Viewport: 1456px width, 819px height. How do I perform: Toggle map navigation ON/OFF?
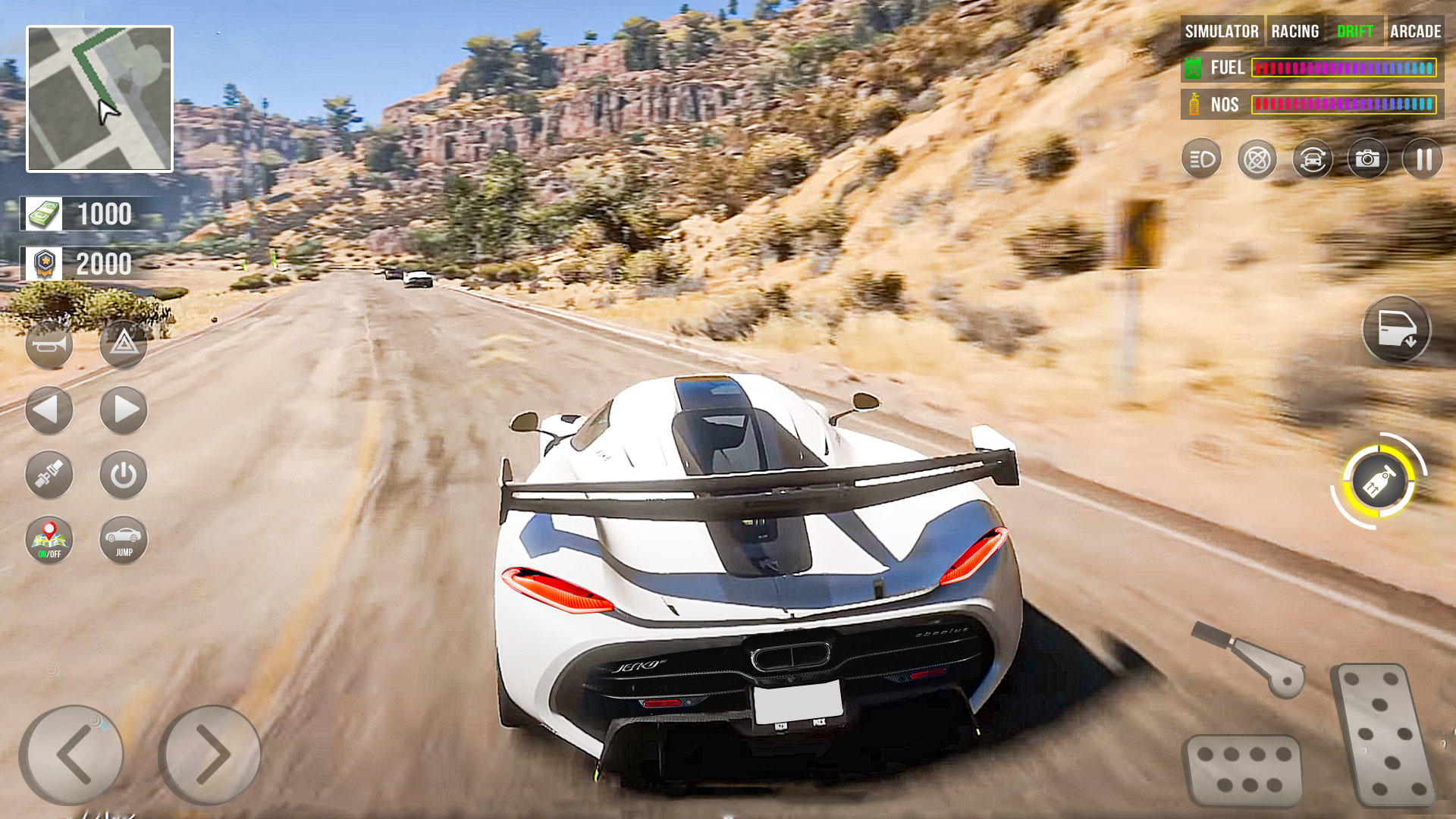[x=49, y=538]
